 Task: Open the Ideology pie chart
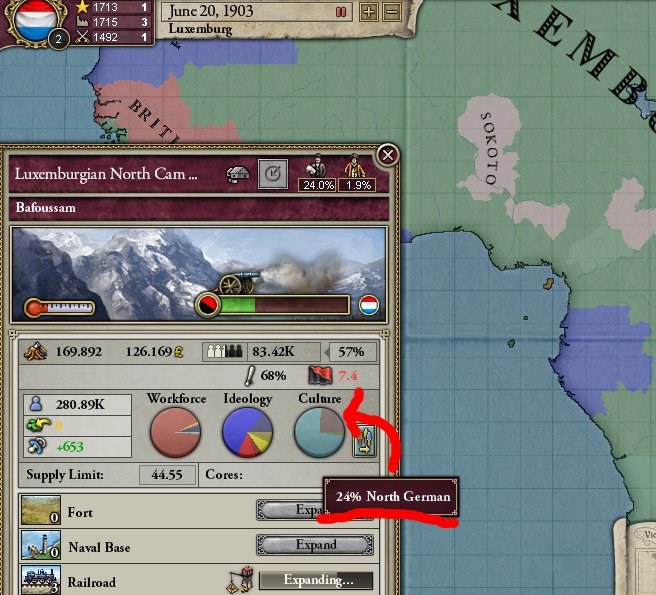pos(247,433)
